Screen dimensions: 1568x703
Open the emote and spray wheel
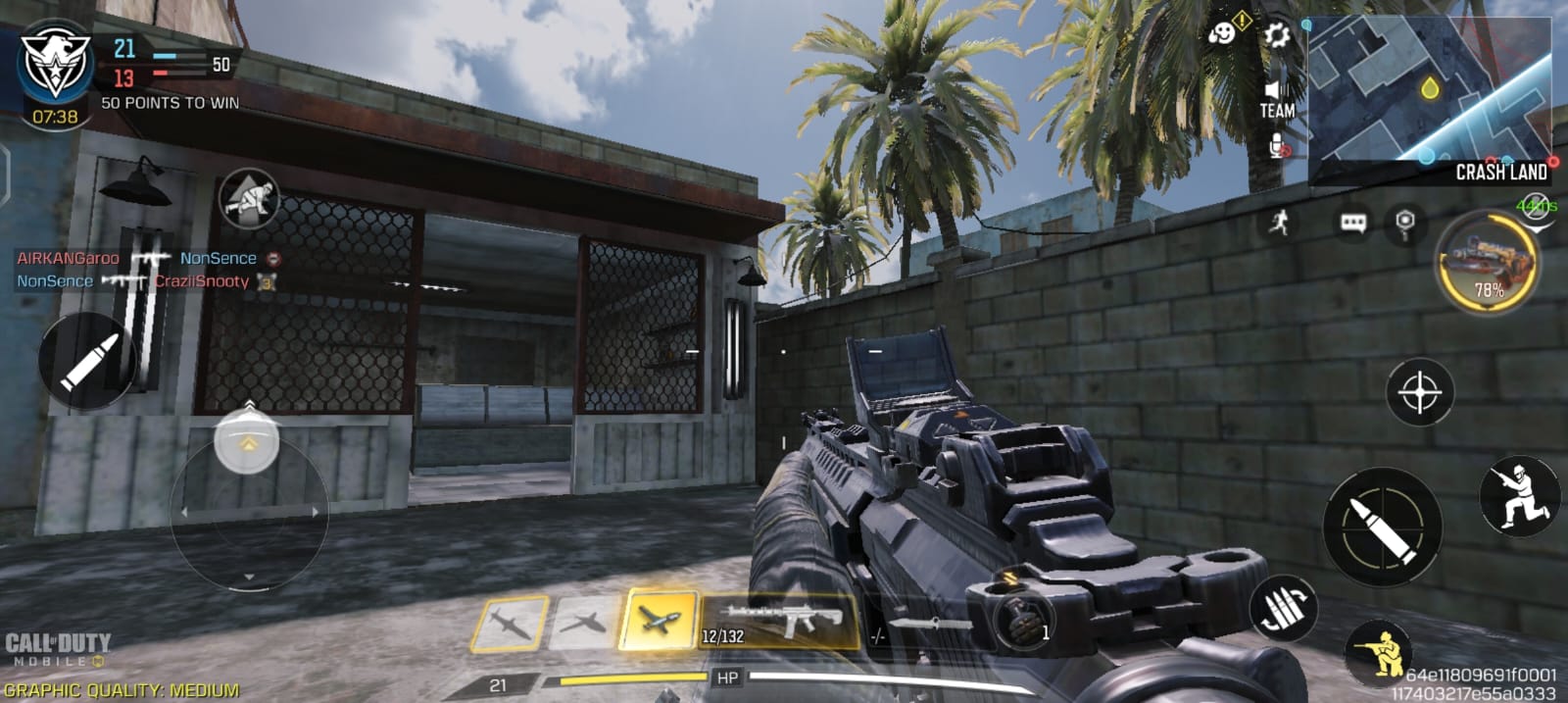coord(1223,34)
